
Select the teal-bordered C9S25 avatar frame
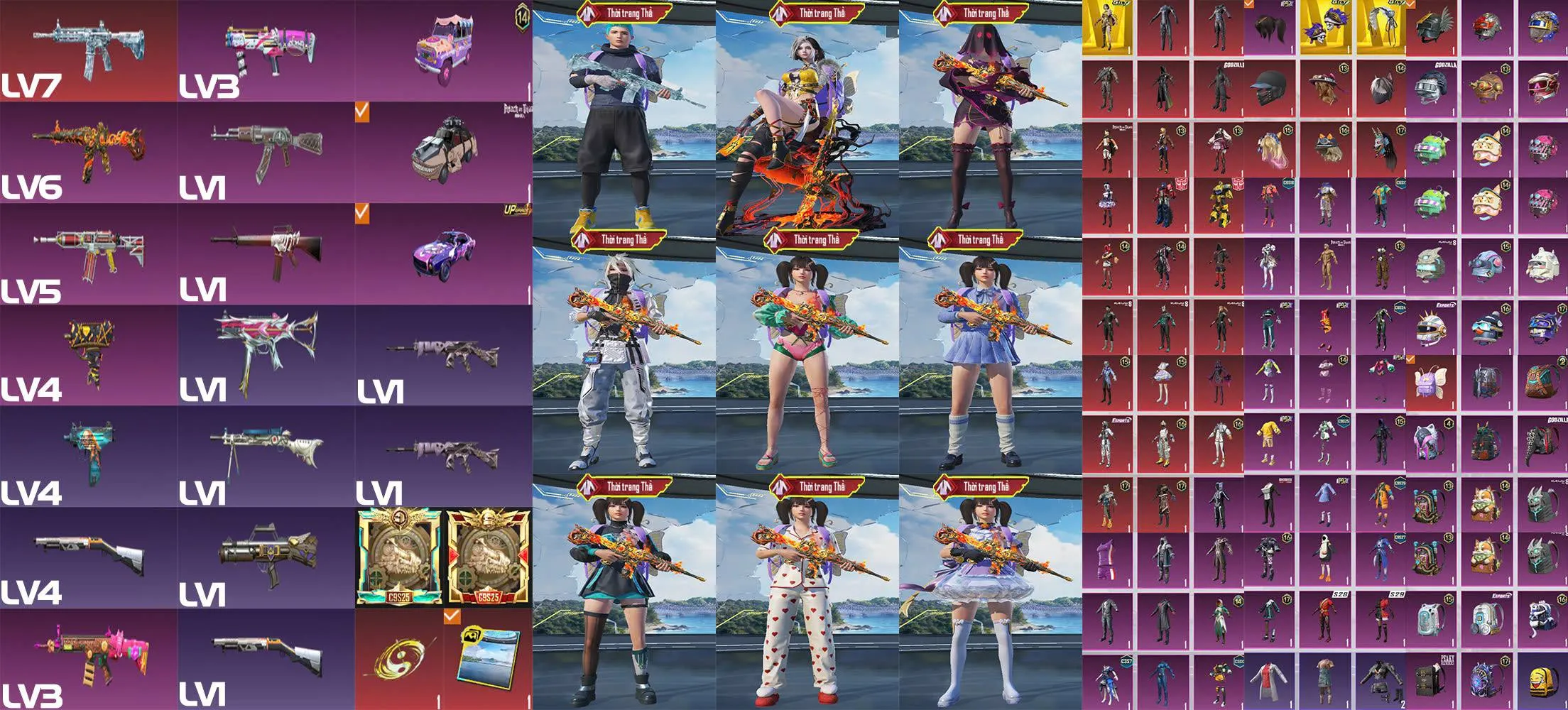(x=400, y=557)
